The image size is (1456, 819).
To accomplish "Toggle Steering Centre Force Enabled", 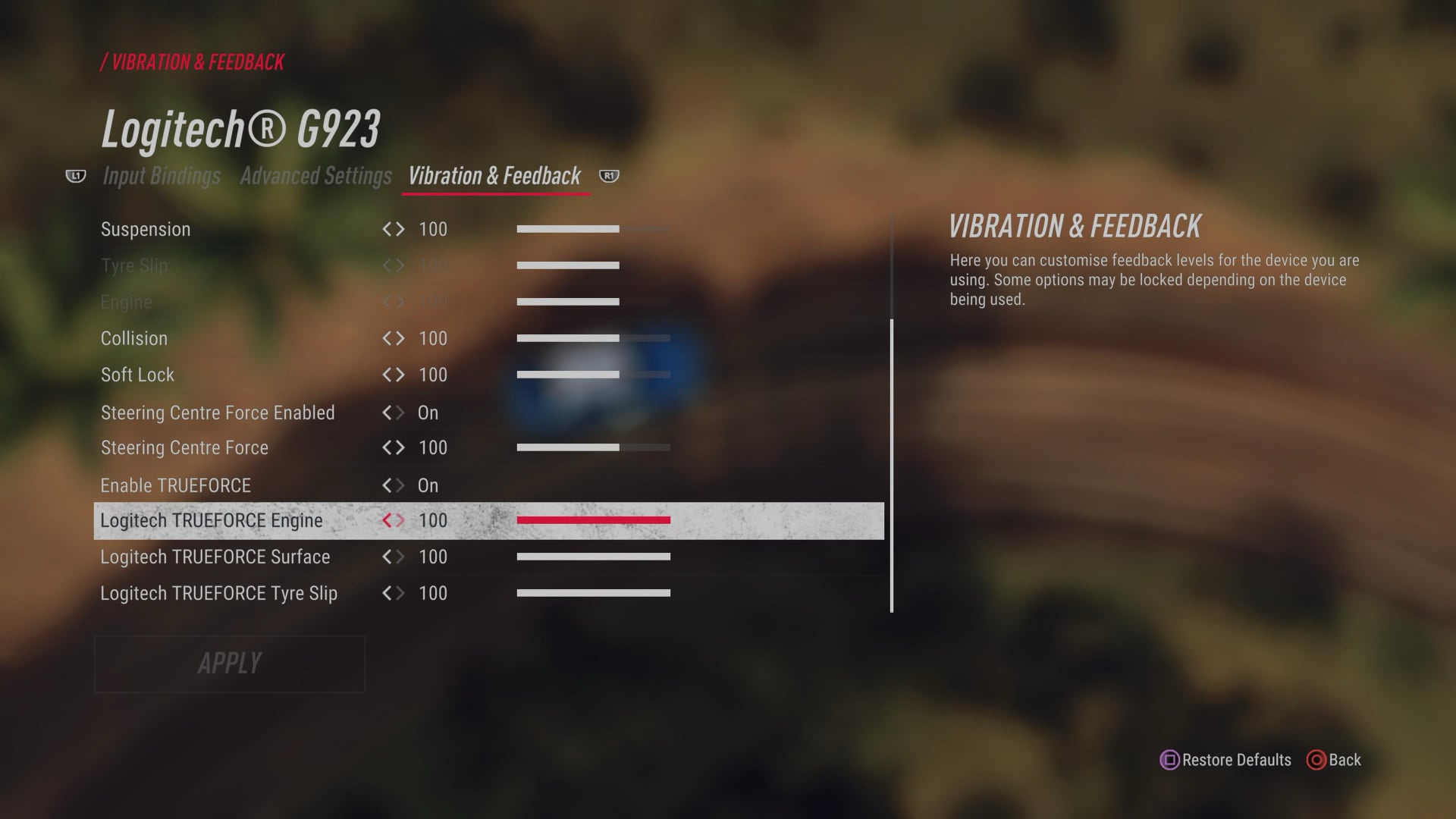I will (218, 413).
